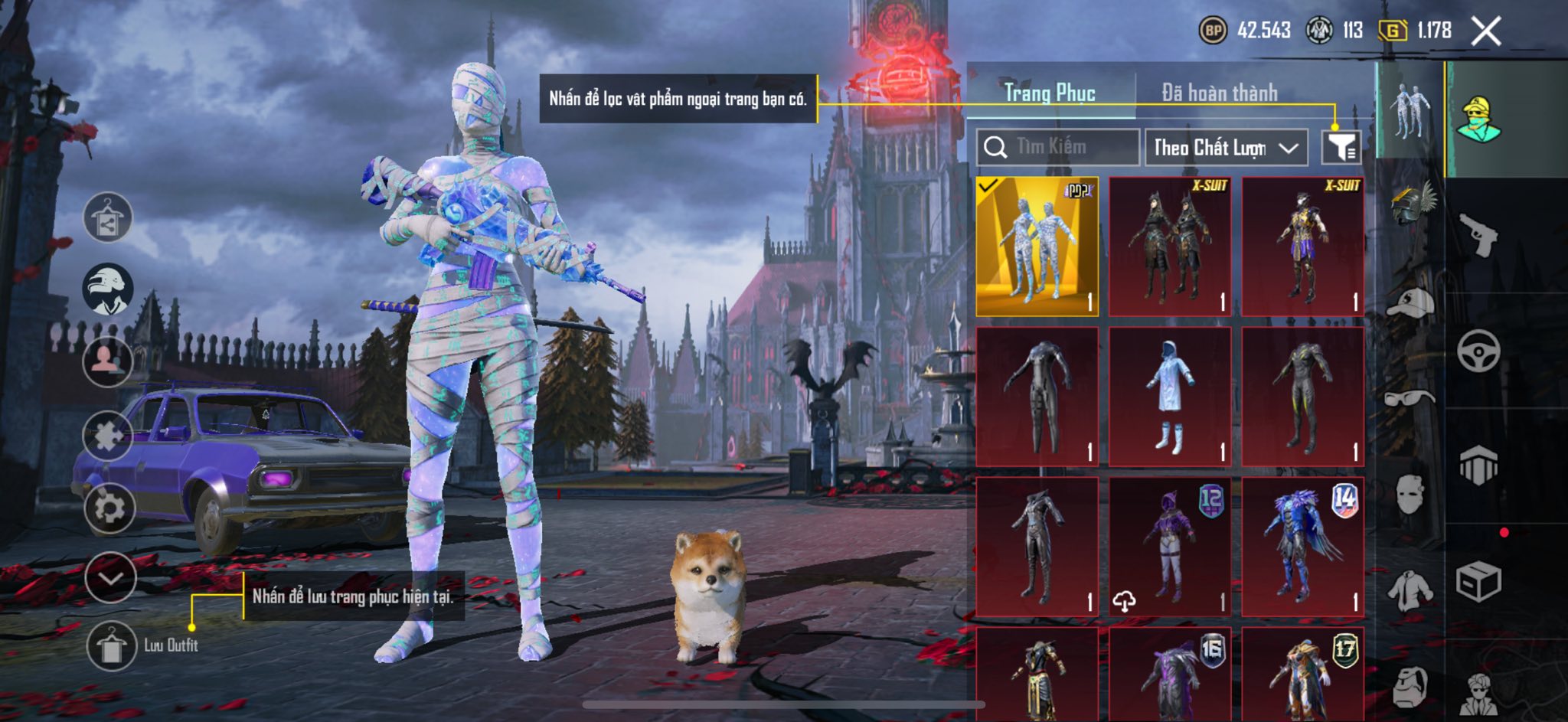Expand the down-arrow circle button
This screenshot has height=722, width=1568.
(x=111, y=577)
